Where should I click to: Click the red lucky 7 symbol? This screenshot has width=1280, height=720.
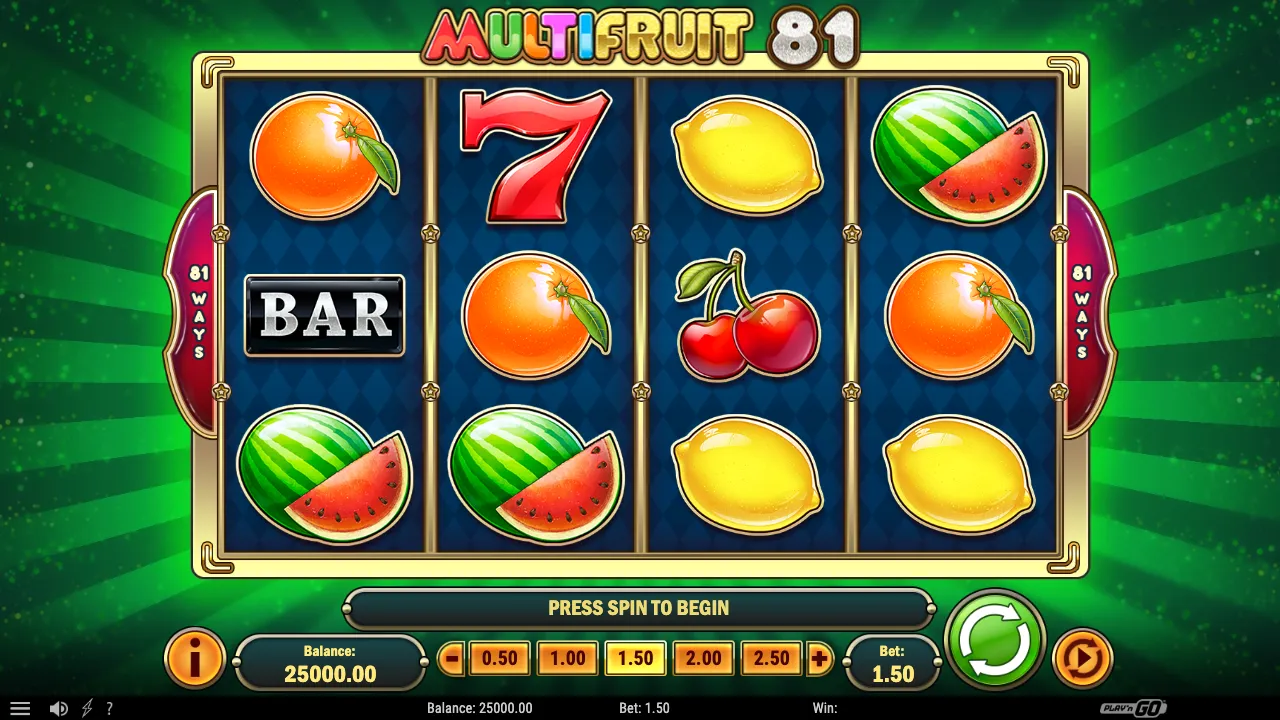pos(537,158)
